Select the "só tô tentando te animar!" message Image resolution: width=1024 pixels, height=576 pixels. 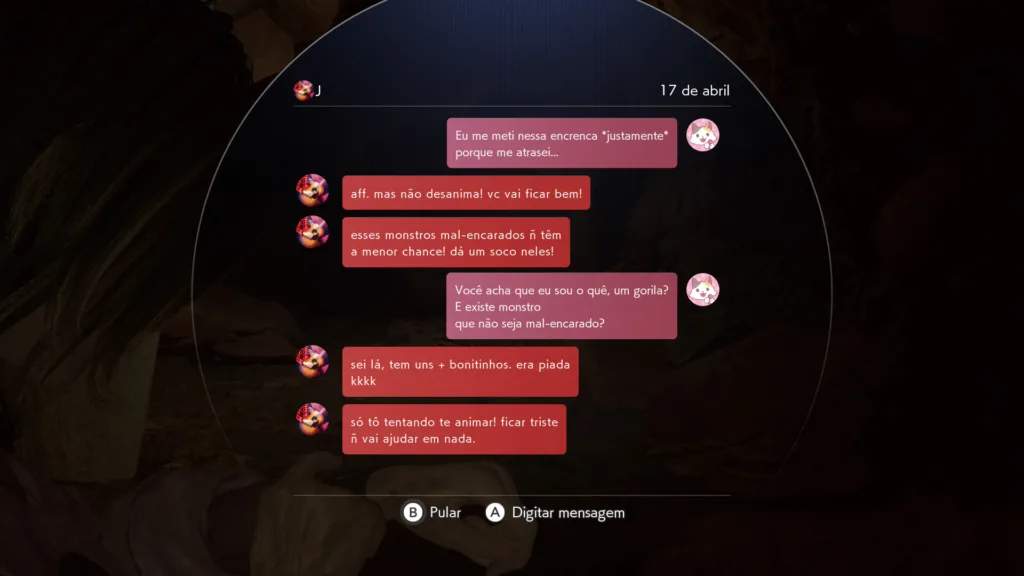click(454, 429)
